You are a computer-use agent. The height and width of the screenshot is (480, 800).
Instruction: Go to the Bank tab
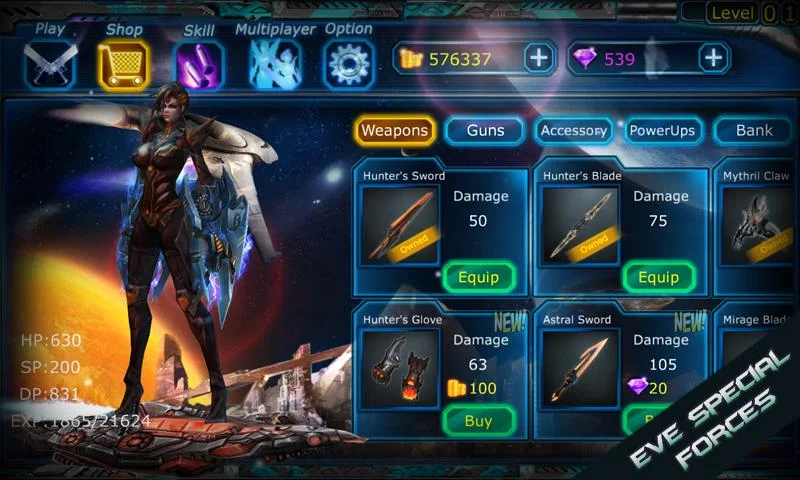coord(754,130)
